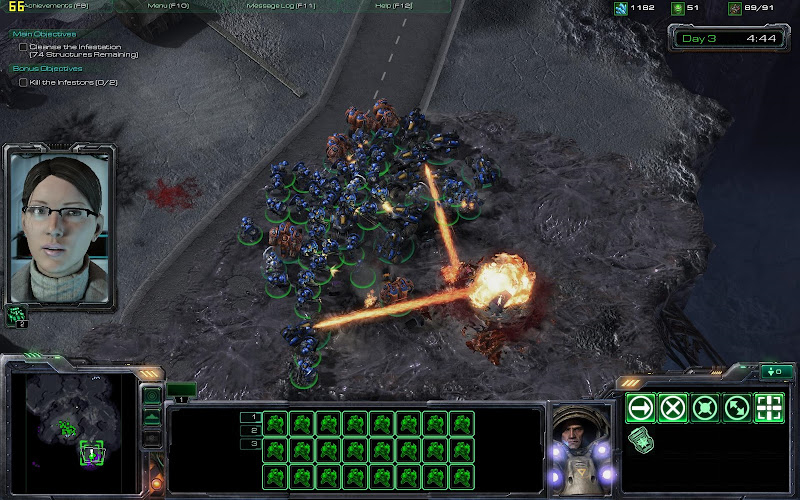
Task: Activate the Move command
Action: click(x=641, y=408)
